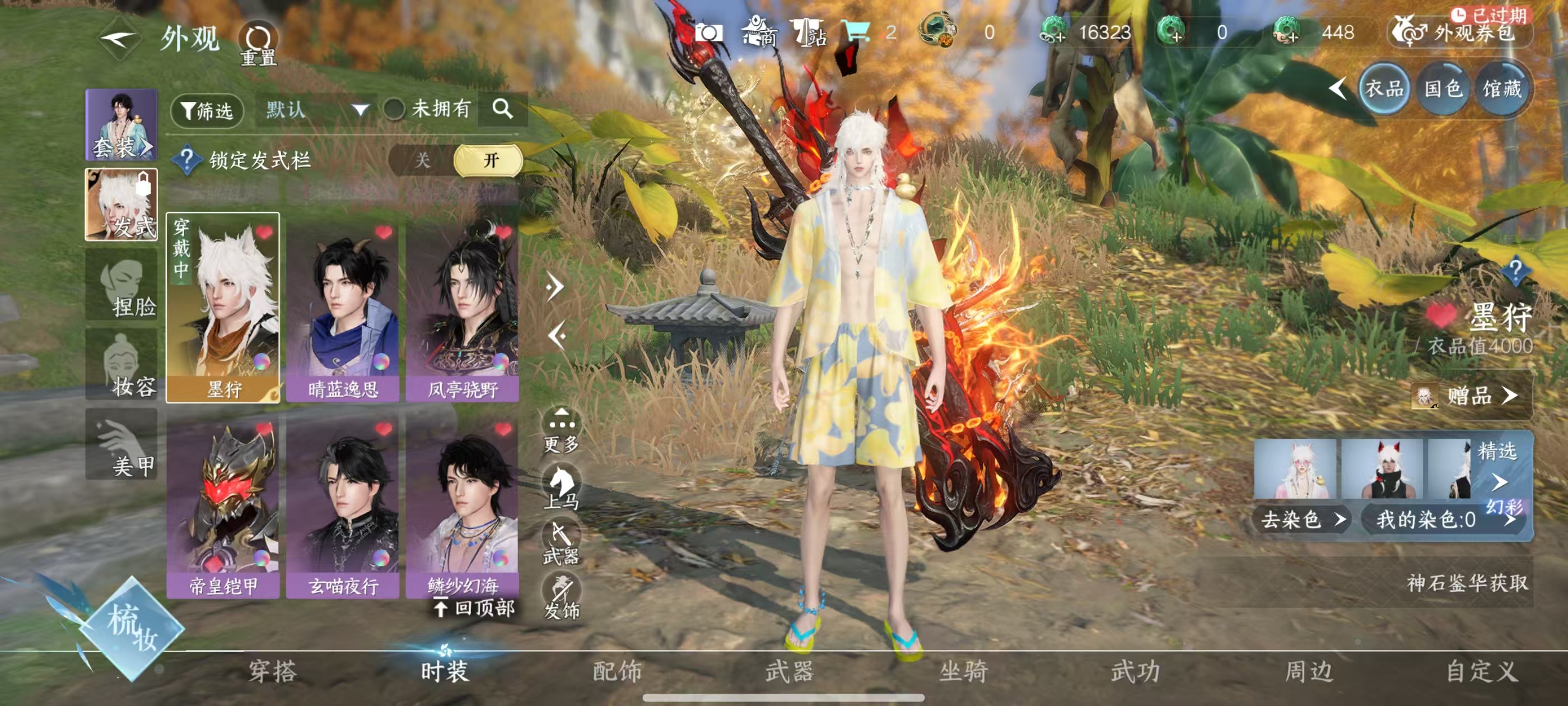Expand the 赠品 gift section
Image resolution: width=1568 pixels, height=706 pixels.
(1472, 397)
